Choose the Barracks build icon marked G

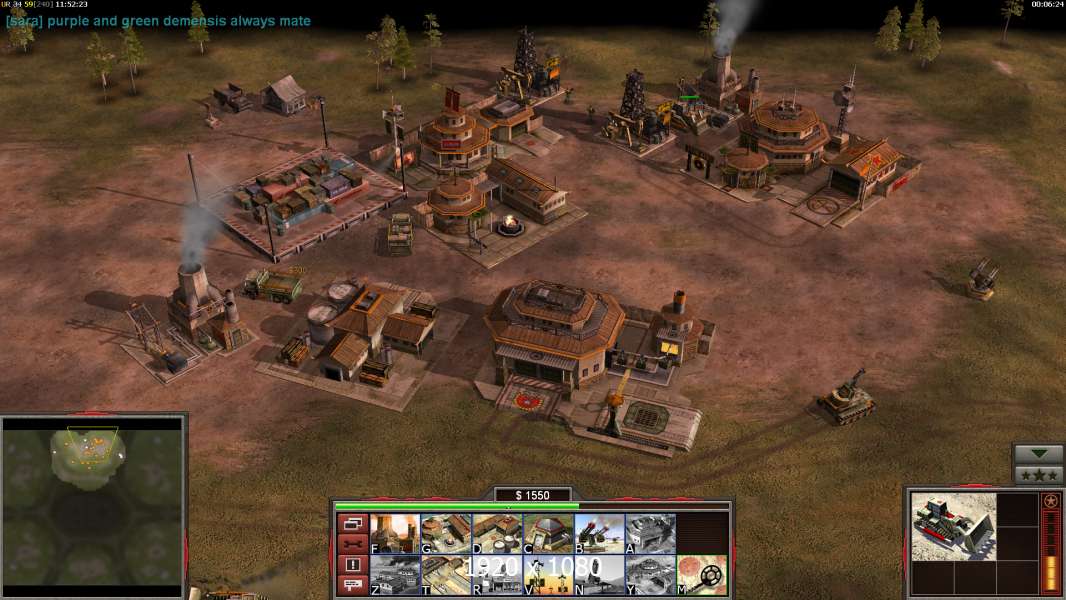coord(446,533)
